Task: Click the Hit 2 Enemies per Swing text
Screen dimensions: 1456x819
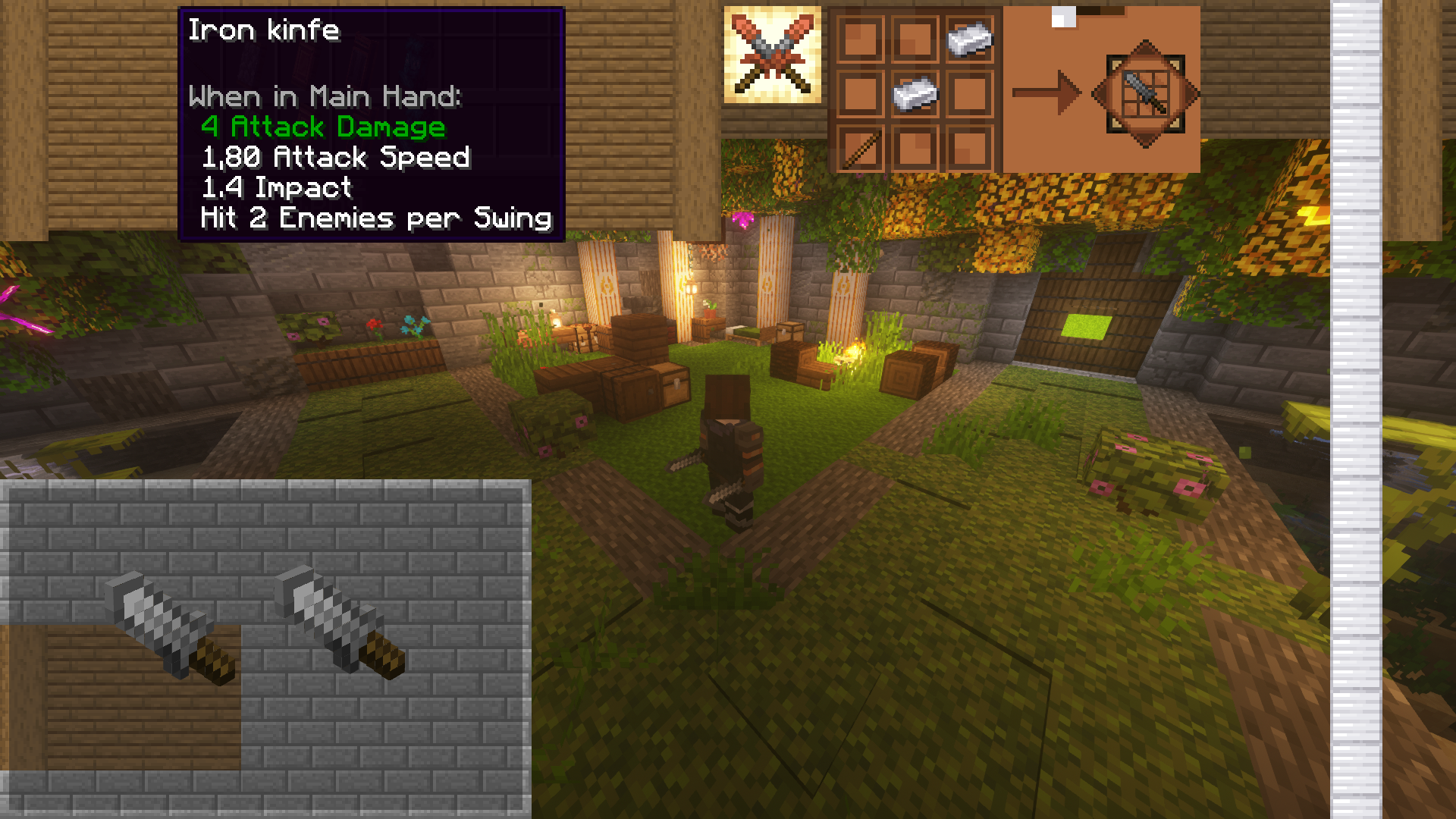Action: point(375,218)
